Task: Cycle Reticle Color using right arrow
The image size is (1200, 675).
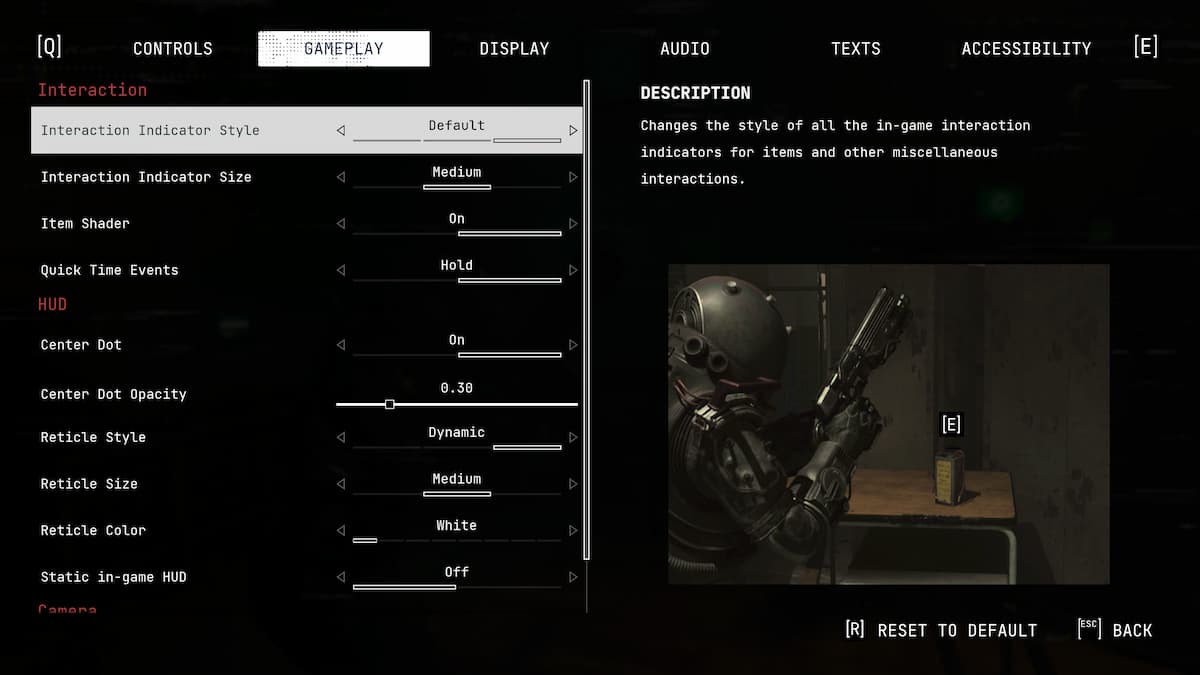Action: [x=573, y=530]
